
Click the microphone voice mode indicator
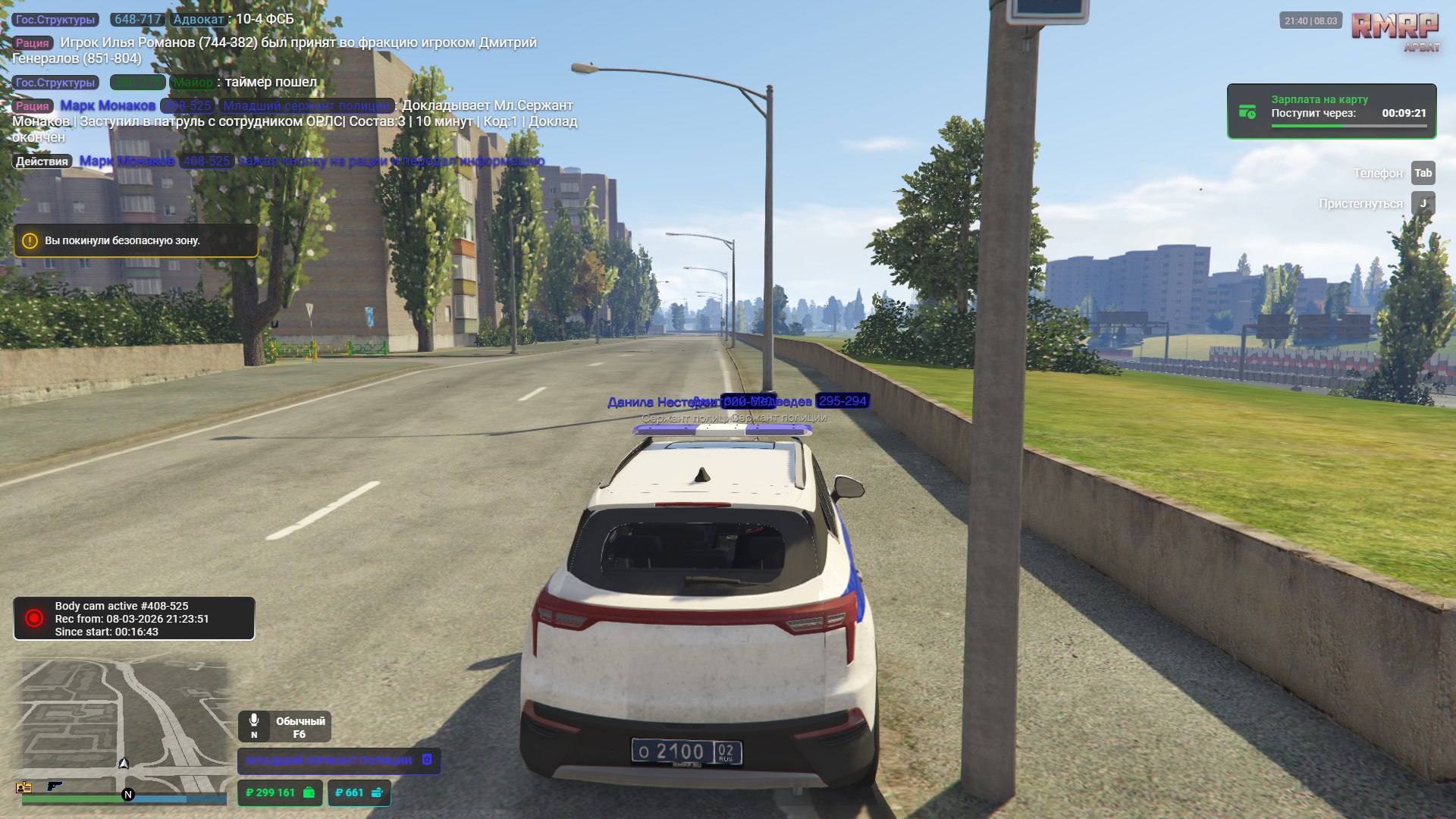coord(284,726)
